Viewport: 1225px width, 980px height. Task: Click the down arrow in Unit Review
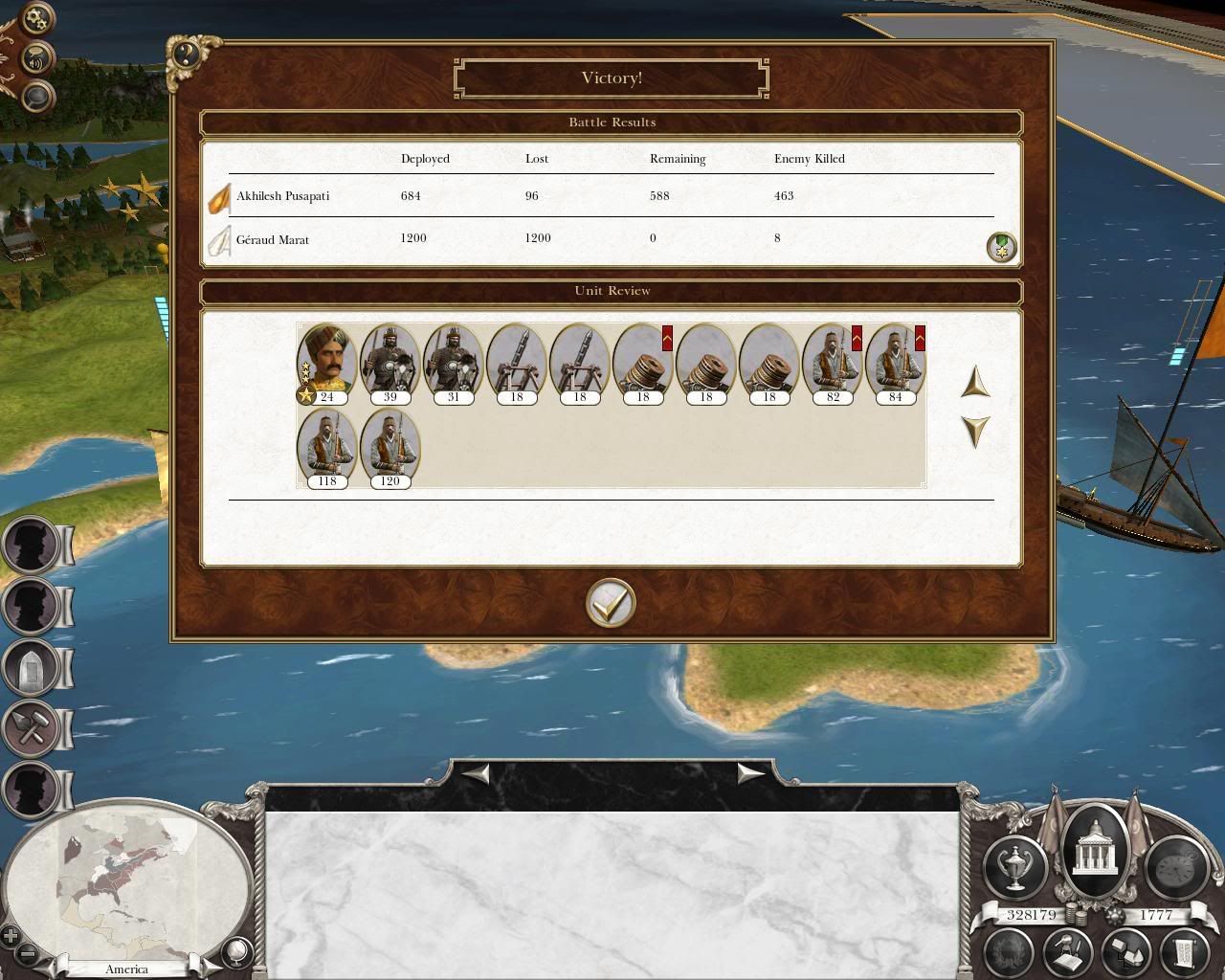point(974,431)
